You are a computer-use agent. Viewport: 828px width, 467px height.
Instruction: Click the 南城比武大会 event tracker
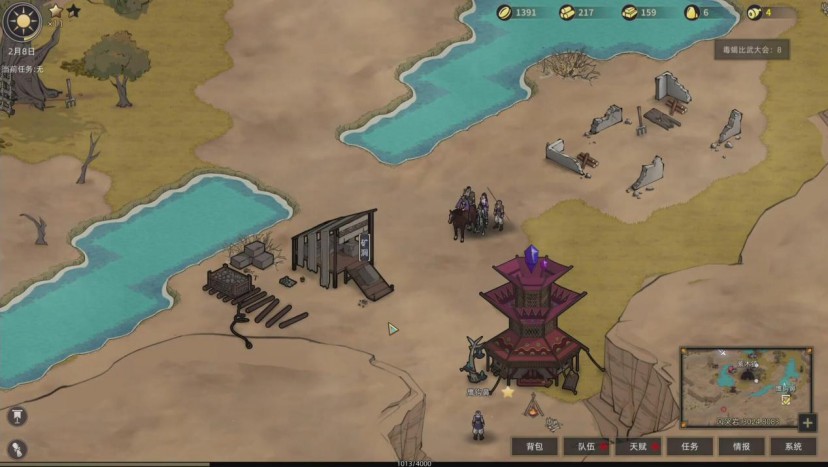coord(752,49)
